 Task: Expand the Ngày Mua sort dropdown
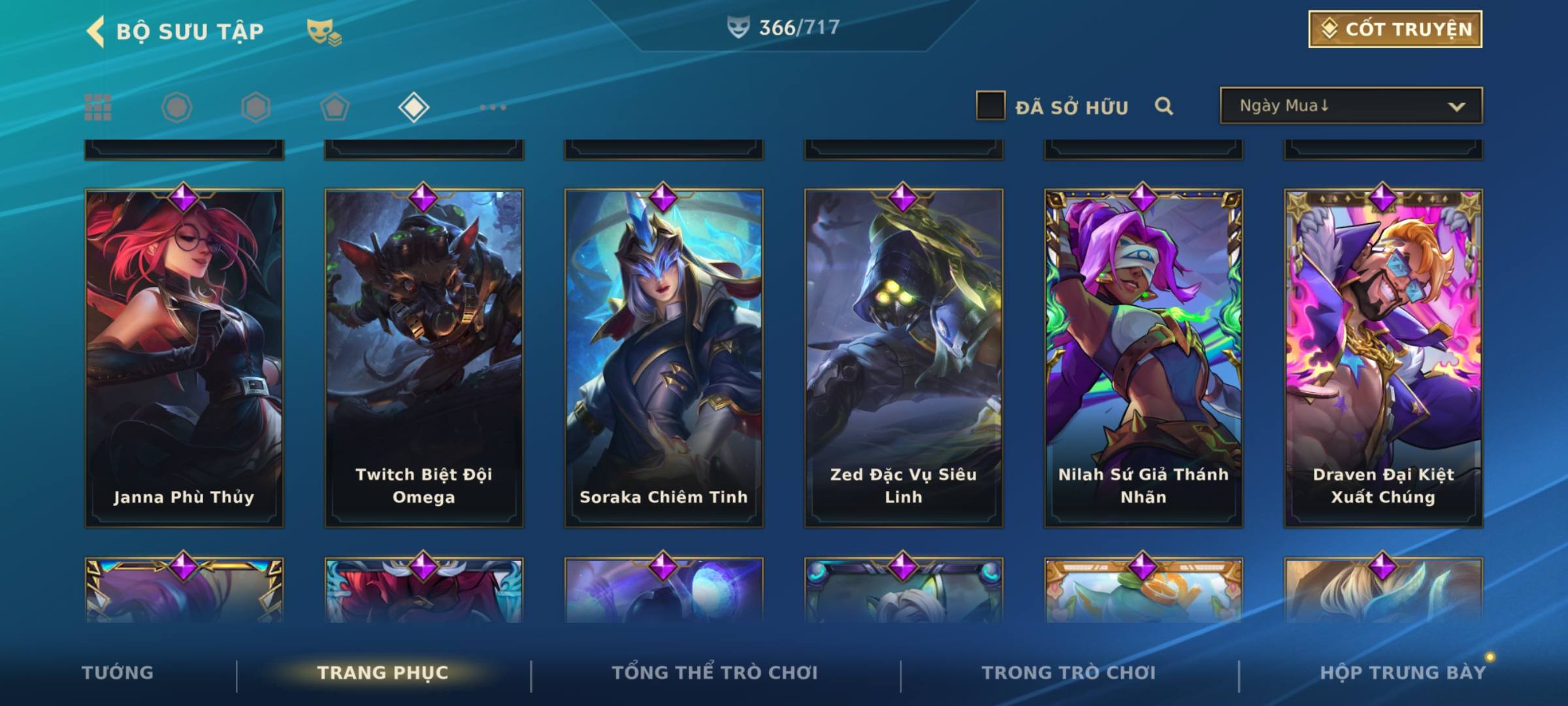click(1350, 106)
